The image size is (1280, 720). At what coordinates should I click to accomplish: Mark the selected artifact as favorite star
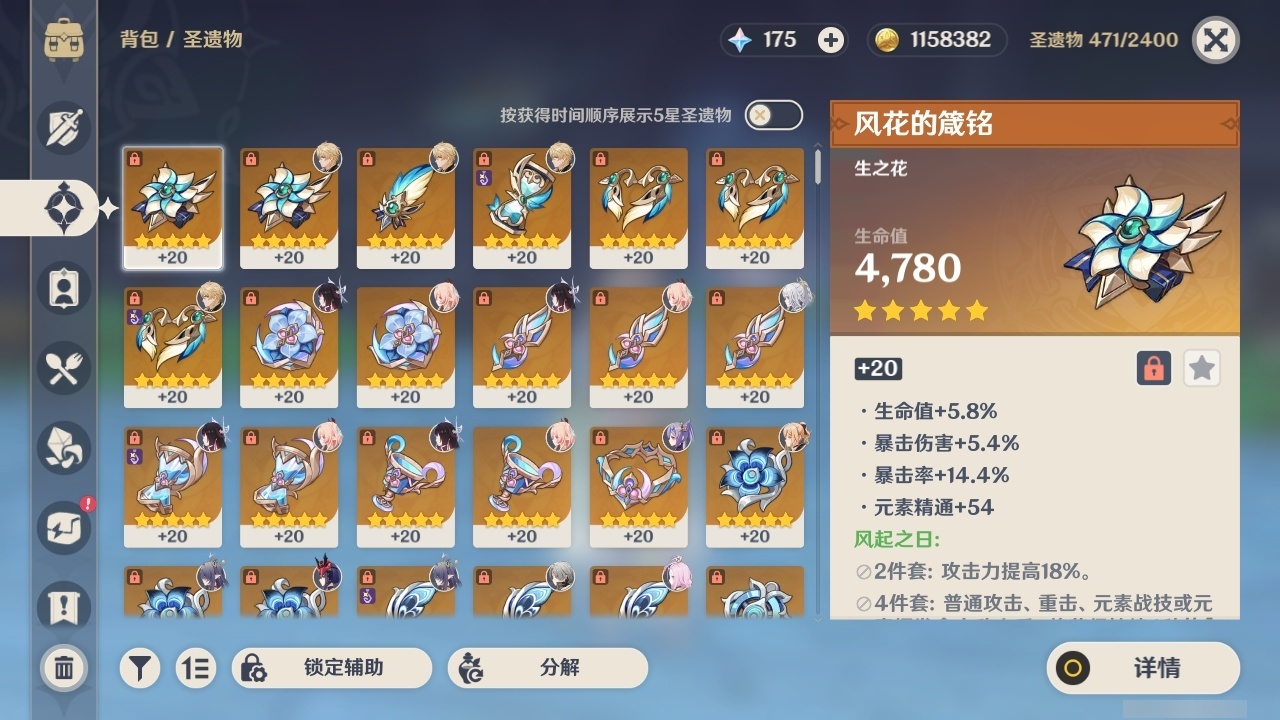click(1201, 368)
